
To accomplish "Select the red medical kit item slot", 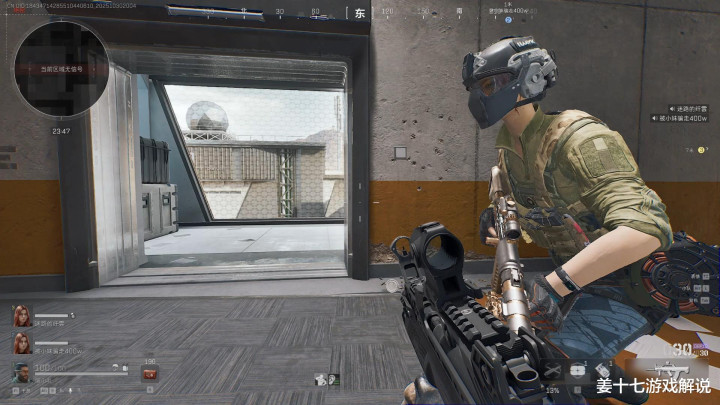I will click(x=151, y=374).
